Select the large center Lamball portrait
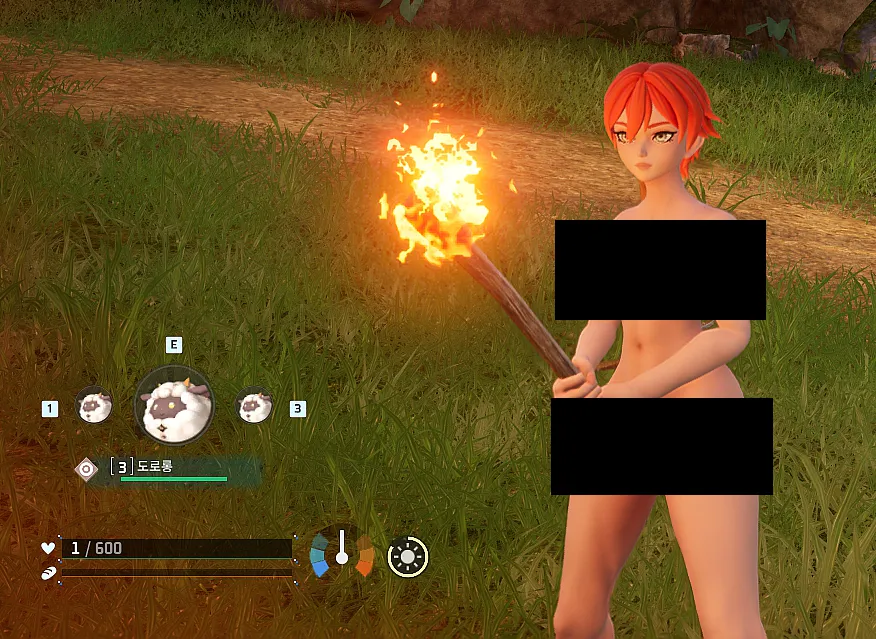The image size is (876, 639). (x=173, y=404)
